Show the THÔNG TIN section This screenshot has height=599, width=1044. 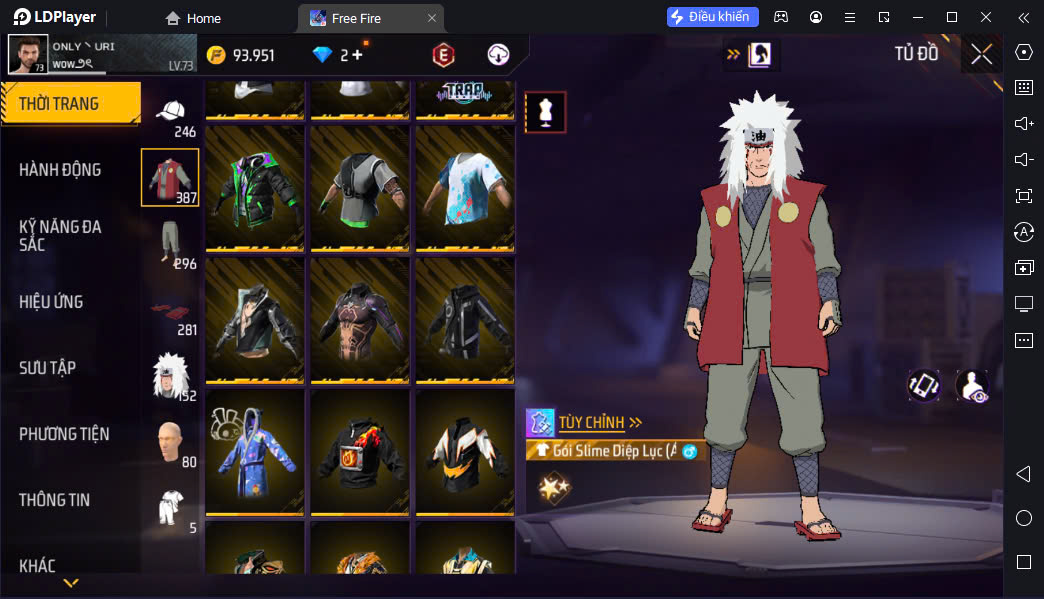54,500
